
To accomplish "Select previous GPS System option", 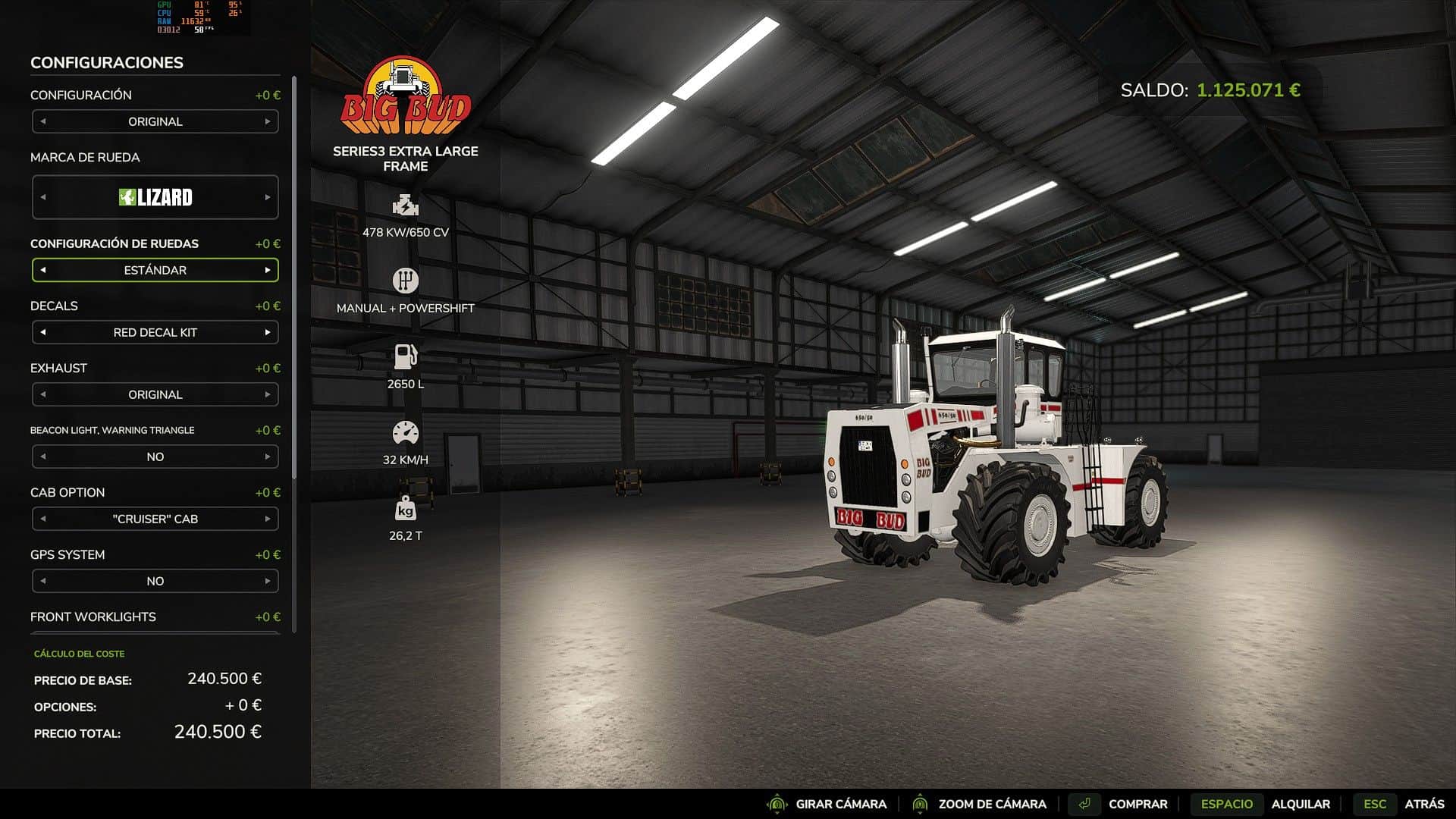I will [x=43, y=581].
